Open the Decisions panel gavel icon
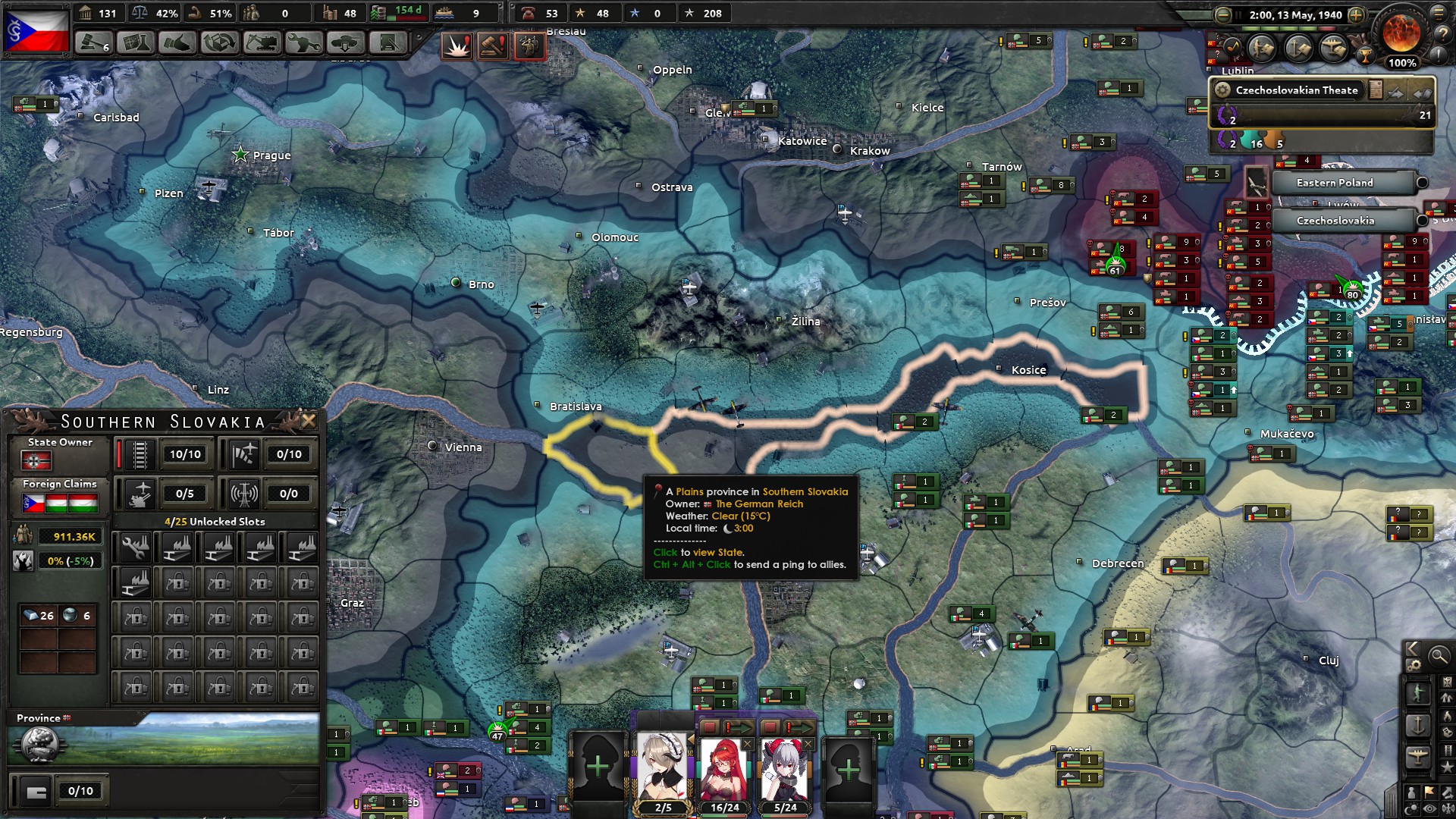This screenshot has height=819, width=1456. 93,43
